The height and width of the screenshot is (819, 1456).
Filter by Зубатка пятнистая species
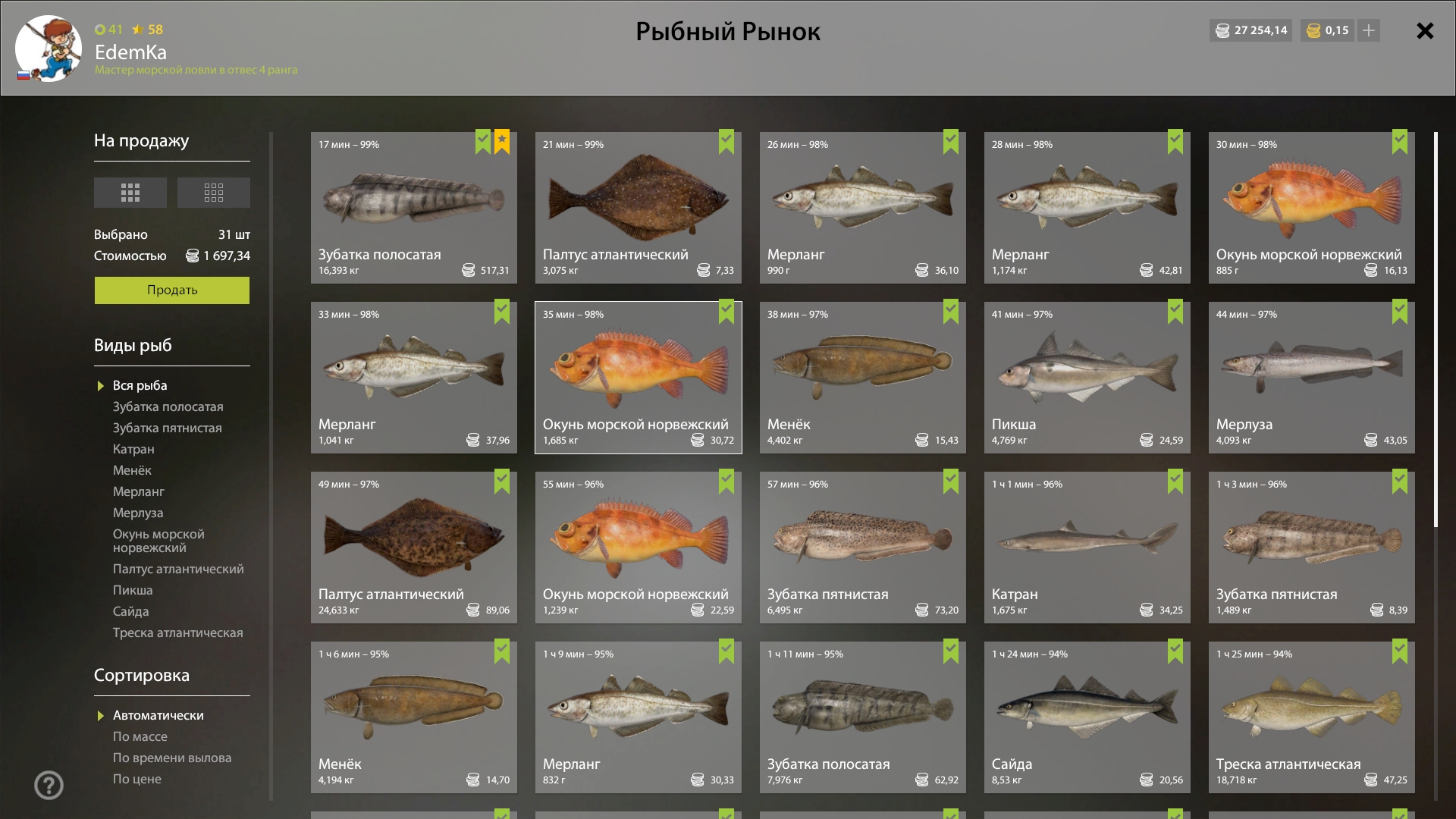point(167,428)
